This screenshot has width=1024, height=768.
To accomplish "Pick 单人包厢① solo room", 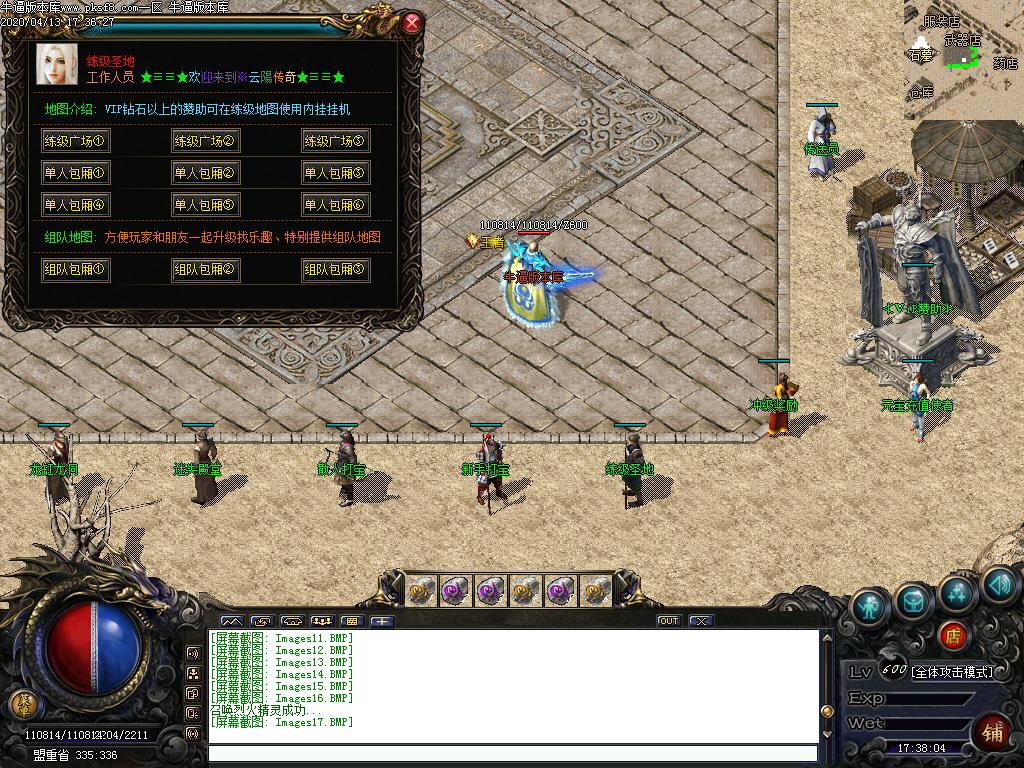I will click(x=75, y=173).
